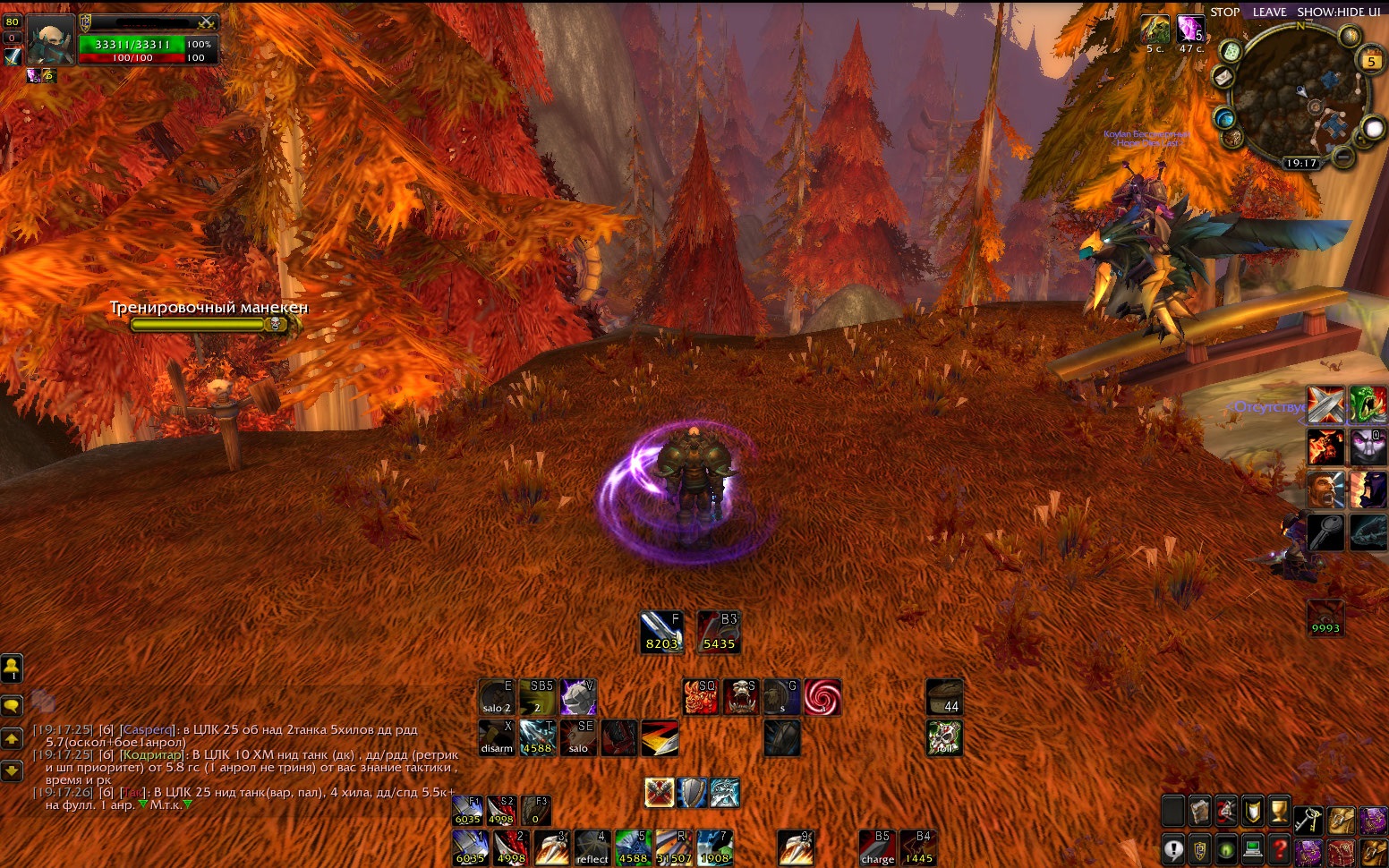The image size is (1389, 868).
Task: Click the STOP button
Action: [x=1224, y=12]
